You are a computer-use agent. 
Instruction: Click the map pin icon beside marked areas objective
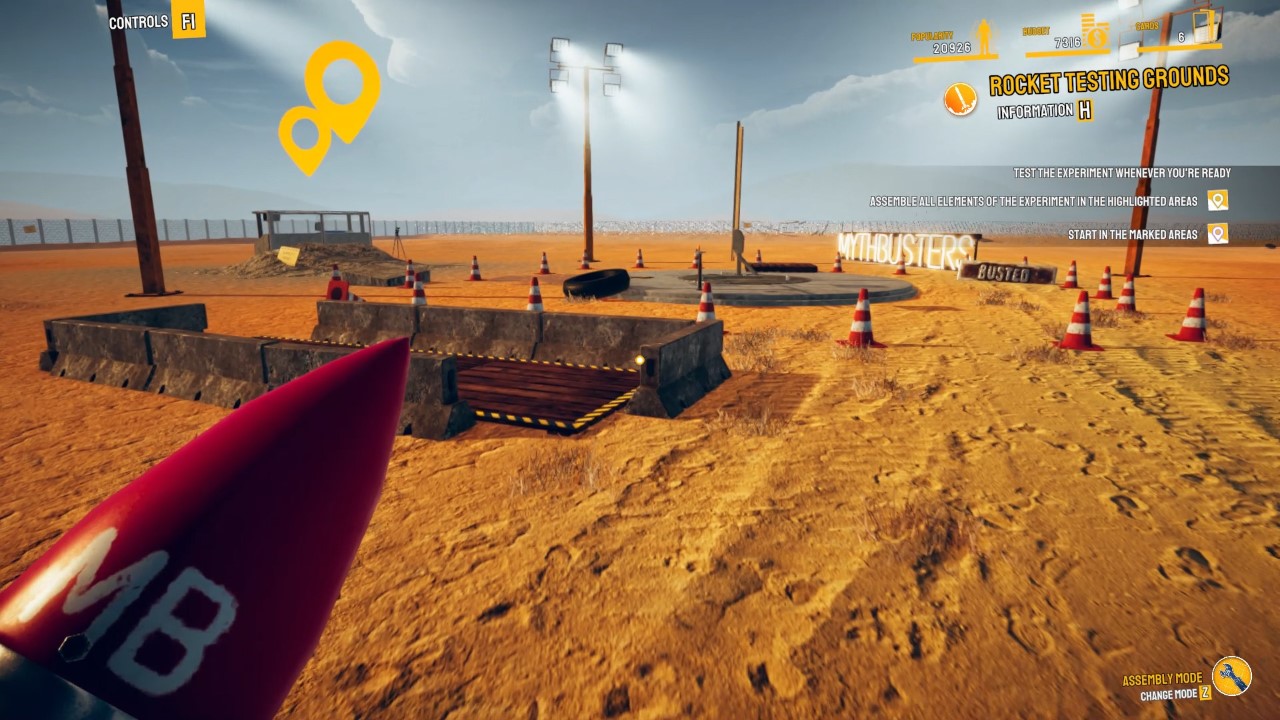point(1217,233)
